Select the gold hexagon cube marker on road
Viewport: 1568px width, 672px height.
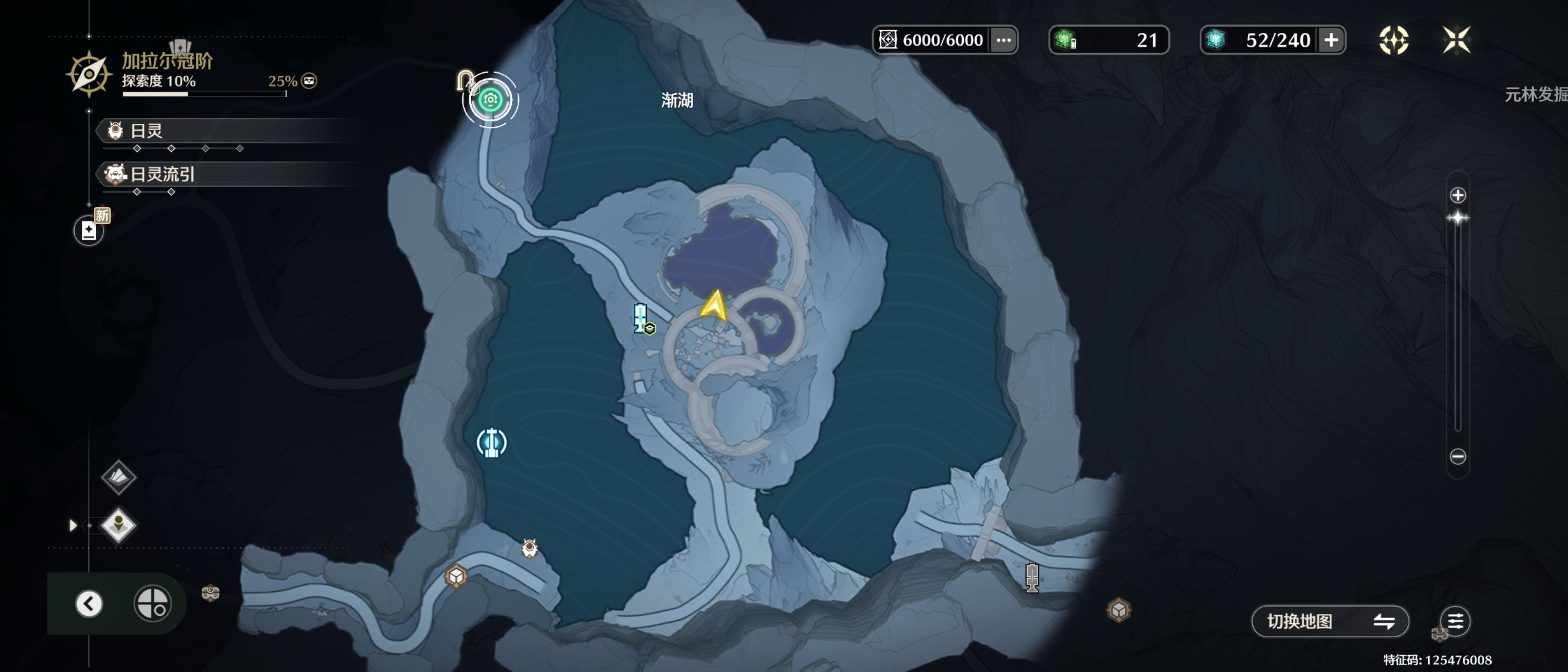pos(456,576)
